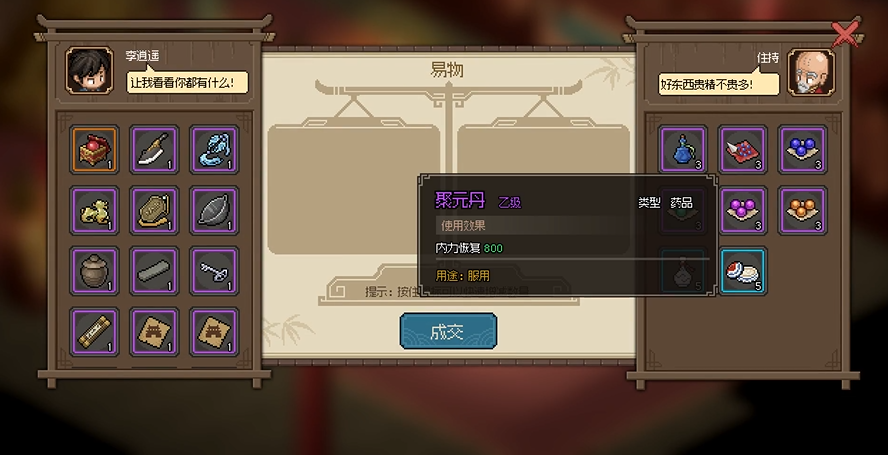The image size is (888, 455).
Task: Select the gray stone bar item
Action: 154,270
